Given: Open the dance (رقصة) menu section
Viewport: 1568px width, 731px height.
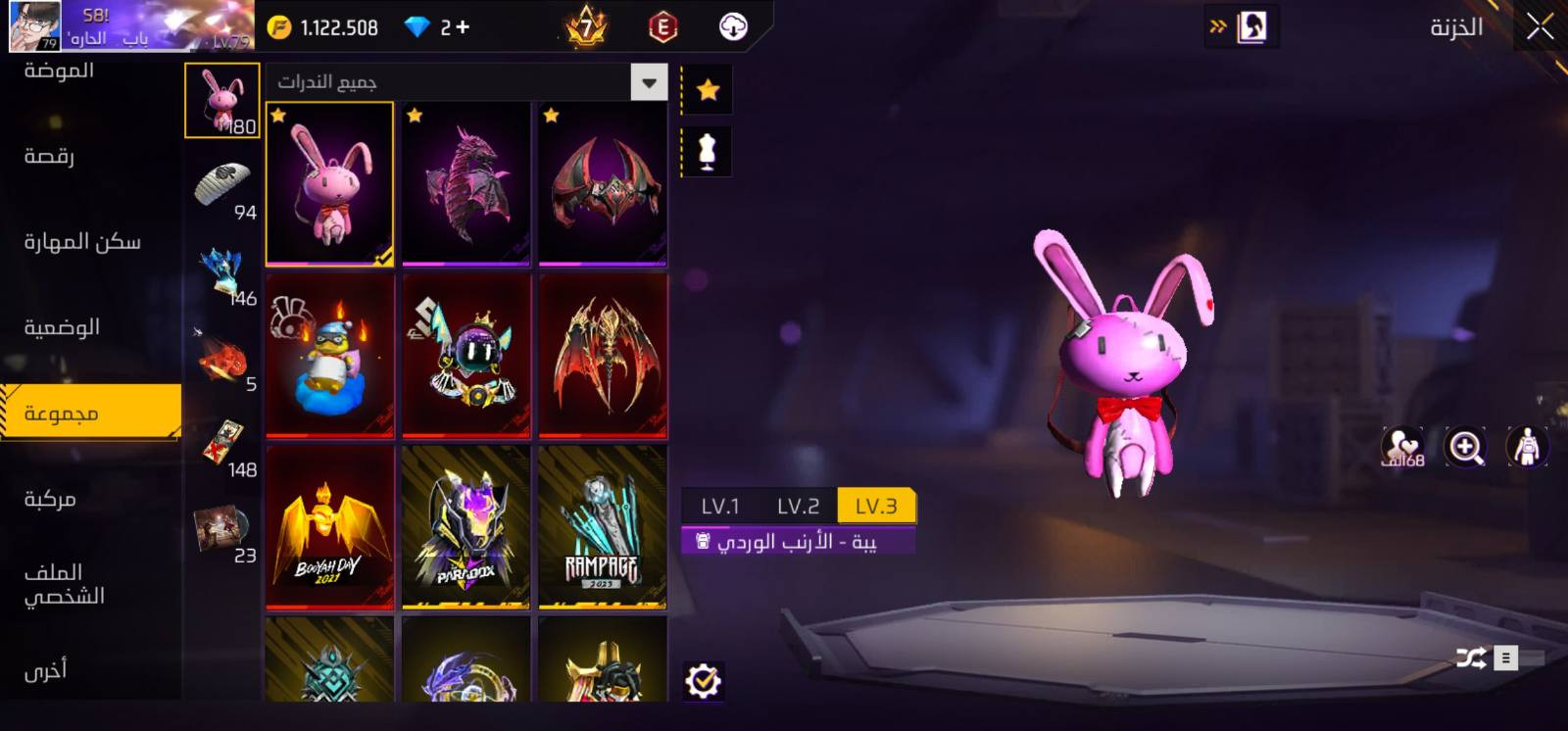Looking at the screenshot, I should 49,157.
